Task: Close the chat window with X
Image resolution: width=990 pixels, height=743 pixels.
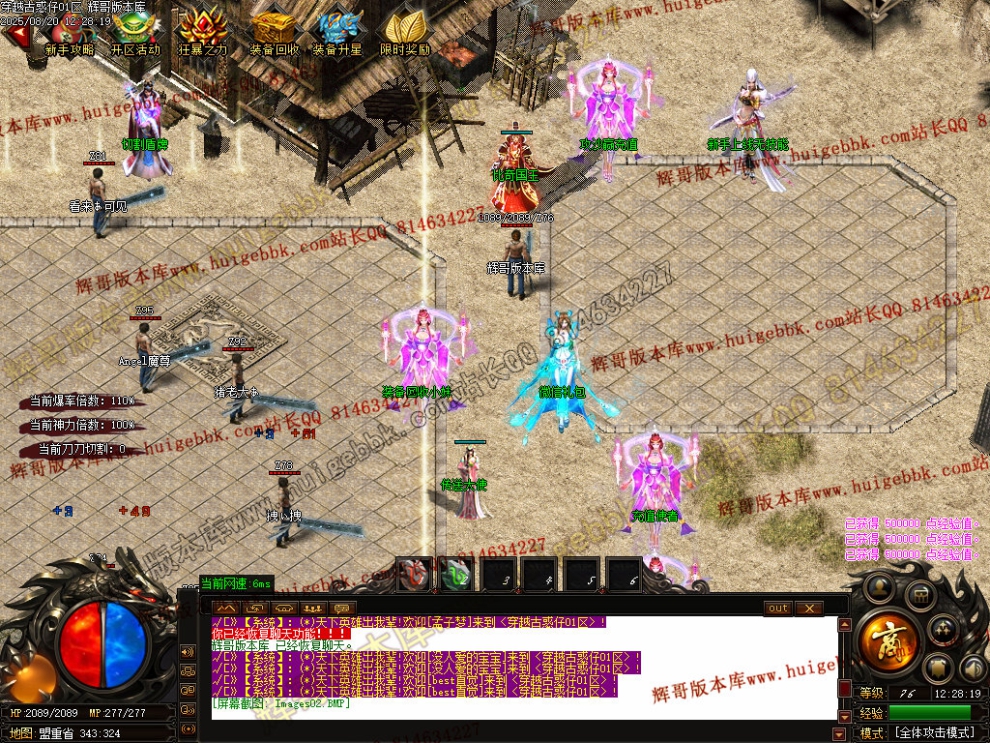Action: (809, 607)
